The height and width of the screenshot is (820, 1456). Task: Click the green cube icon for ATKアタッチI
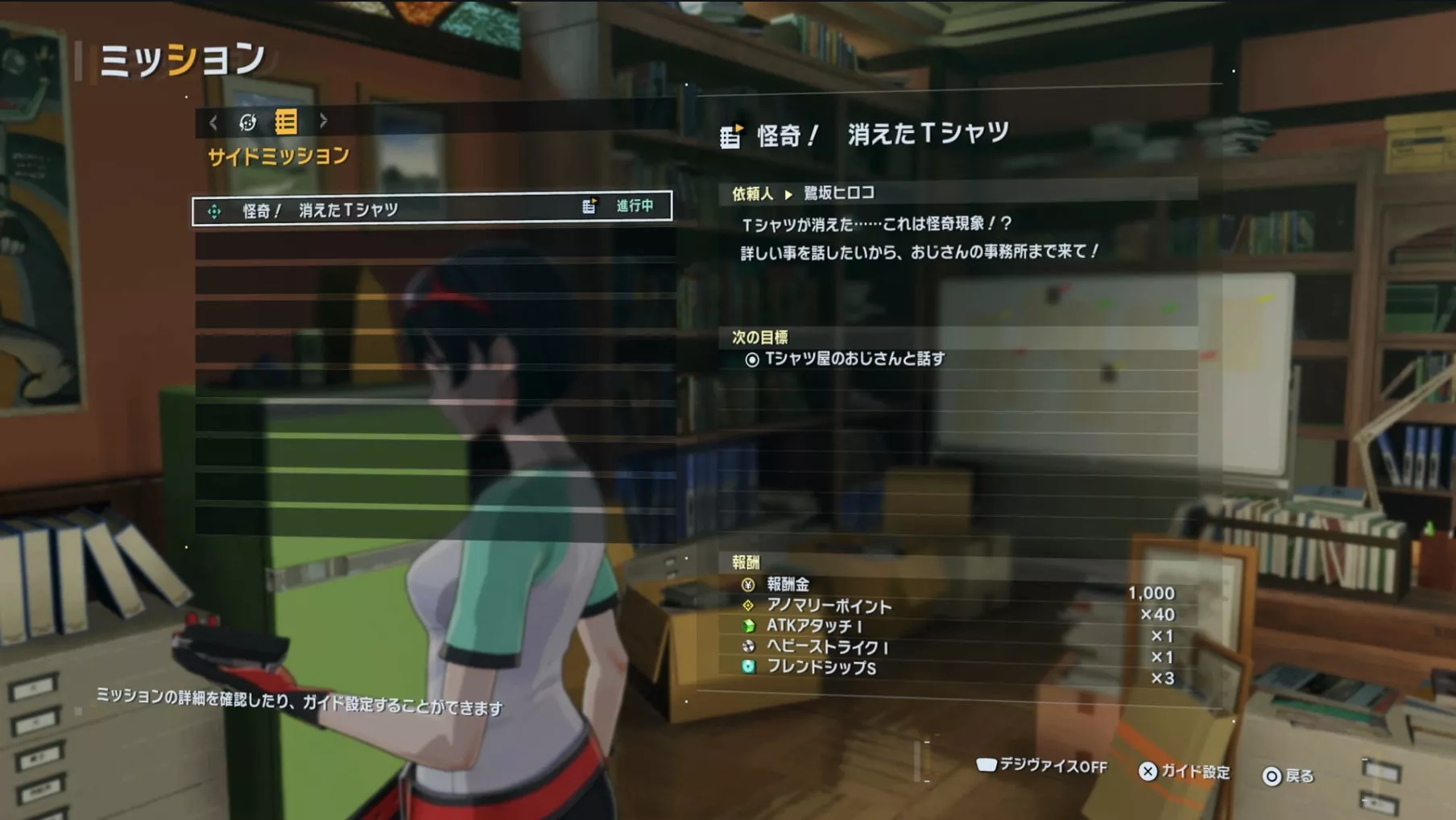(x=749, y=627)
